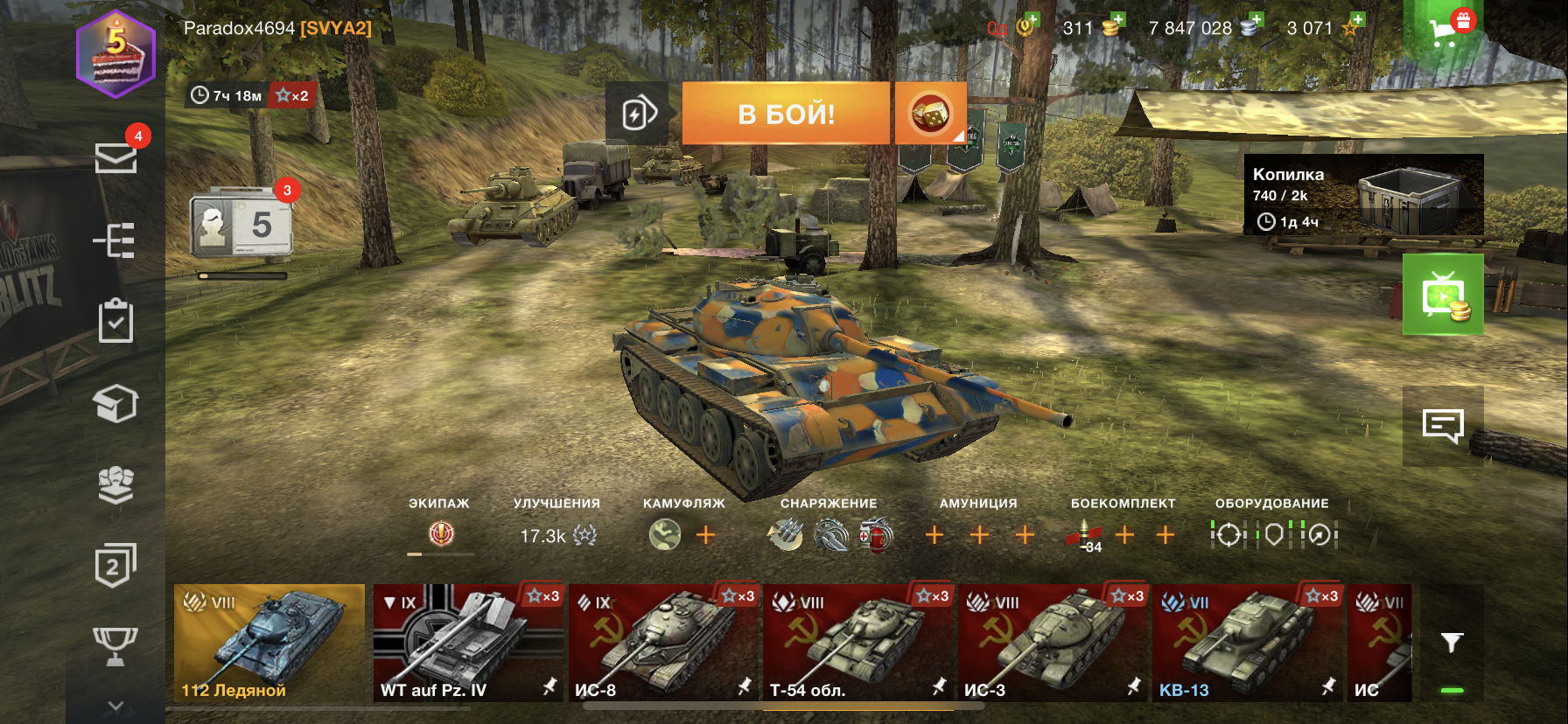The width and height of the screenshot is (1568, 724).
Task: Pick the КВ-13 tank
Action: (x=1249, y=643)
